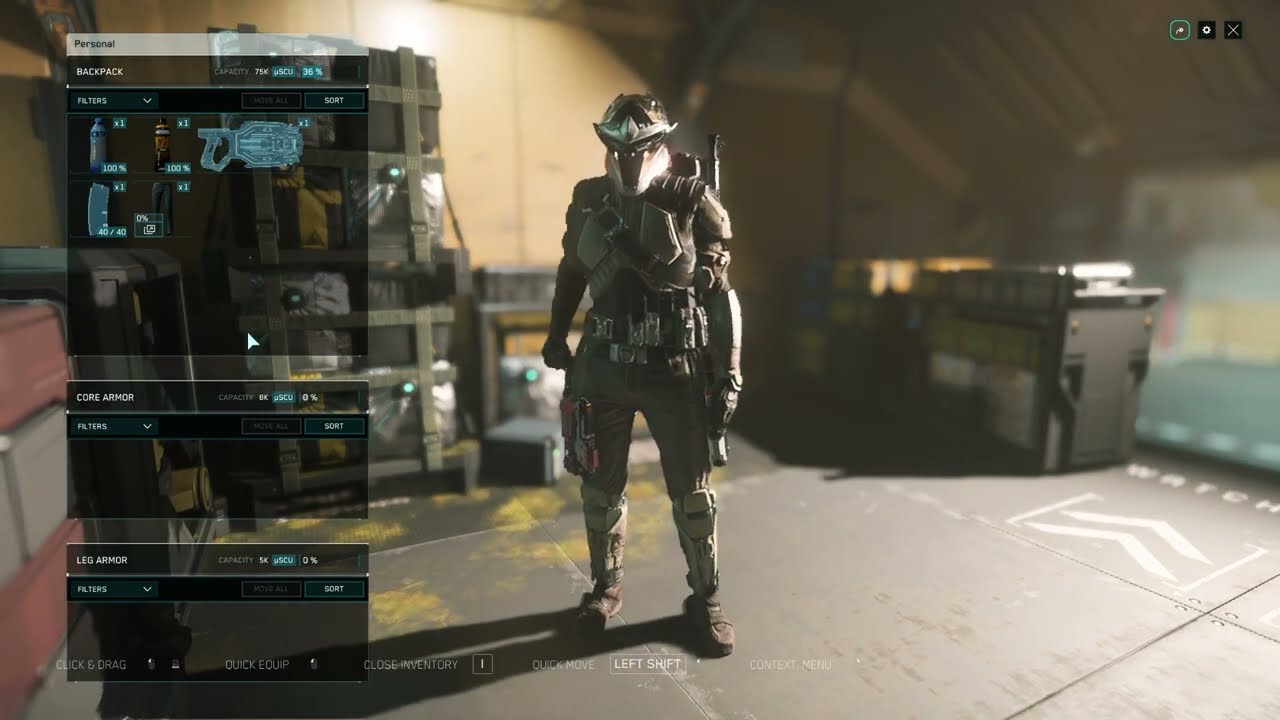Choose the dark pants clothing item

161,207
